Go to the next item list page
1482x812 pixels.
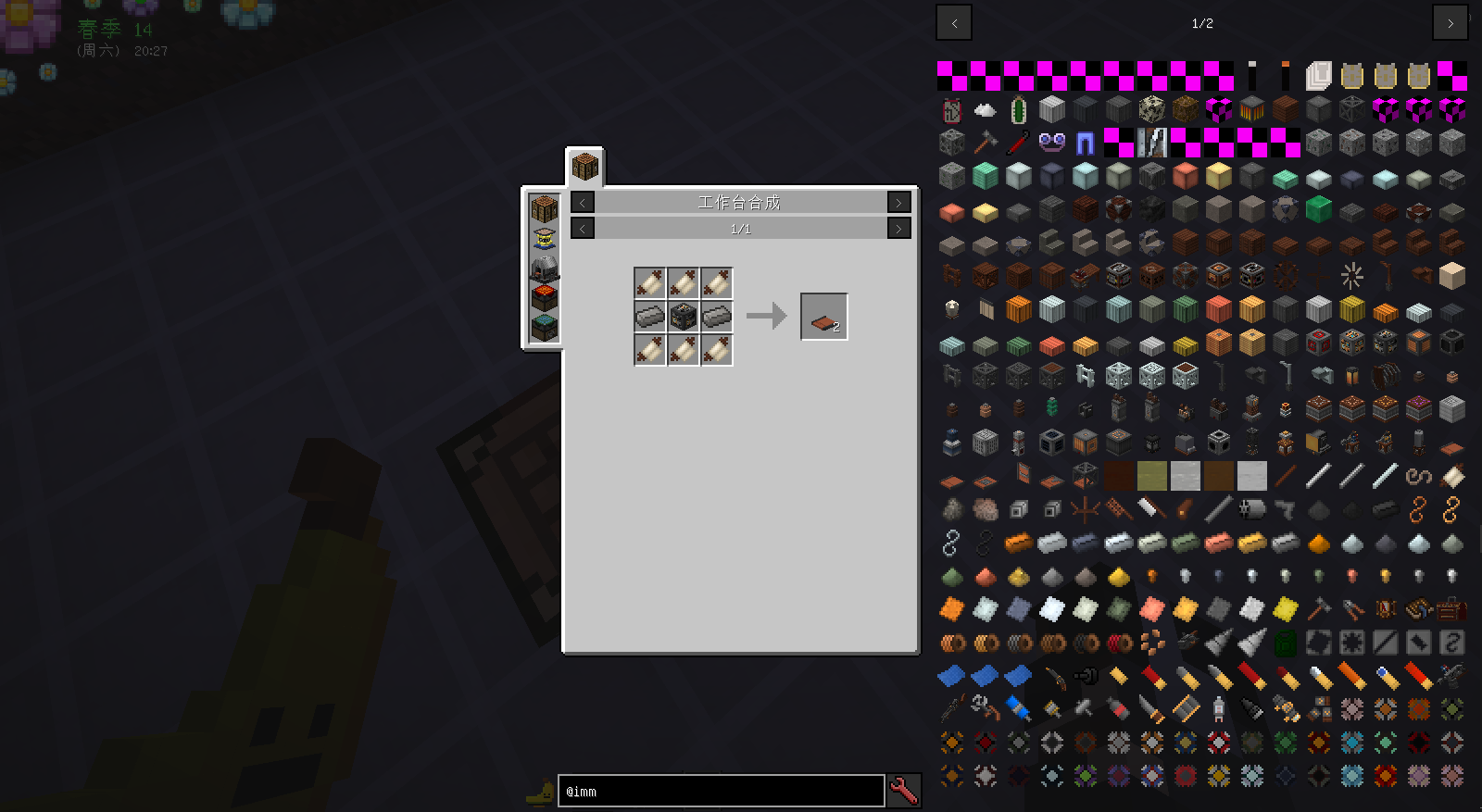[1450, 23]
